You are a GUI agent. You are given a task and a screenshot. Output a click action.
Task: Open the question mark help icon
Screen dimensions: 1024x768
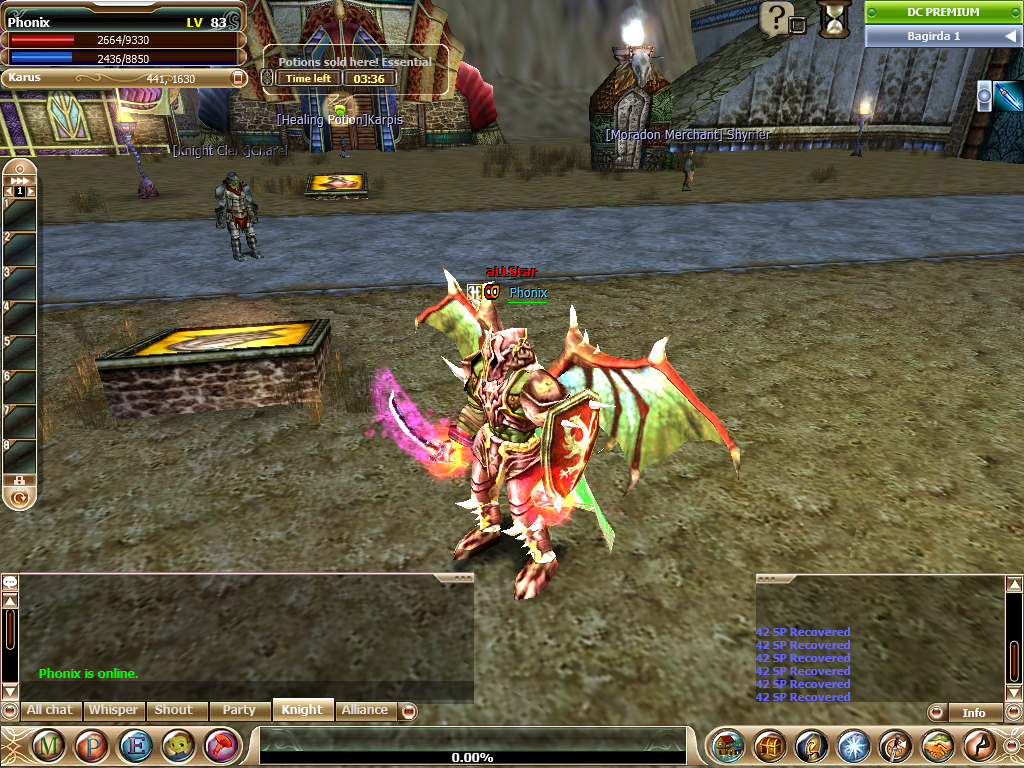click(776, 17)
